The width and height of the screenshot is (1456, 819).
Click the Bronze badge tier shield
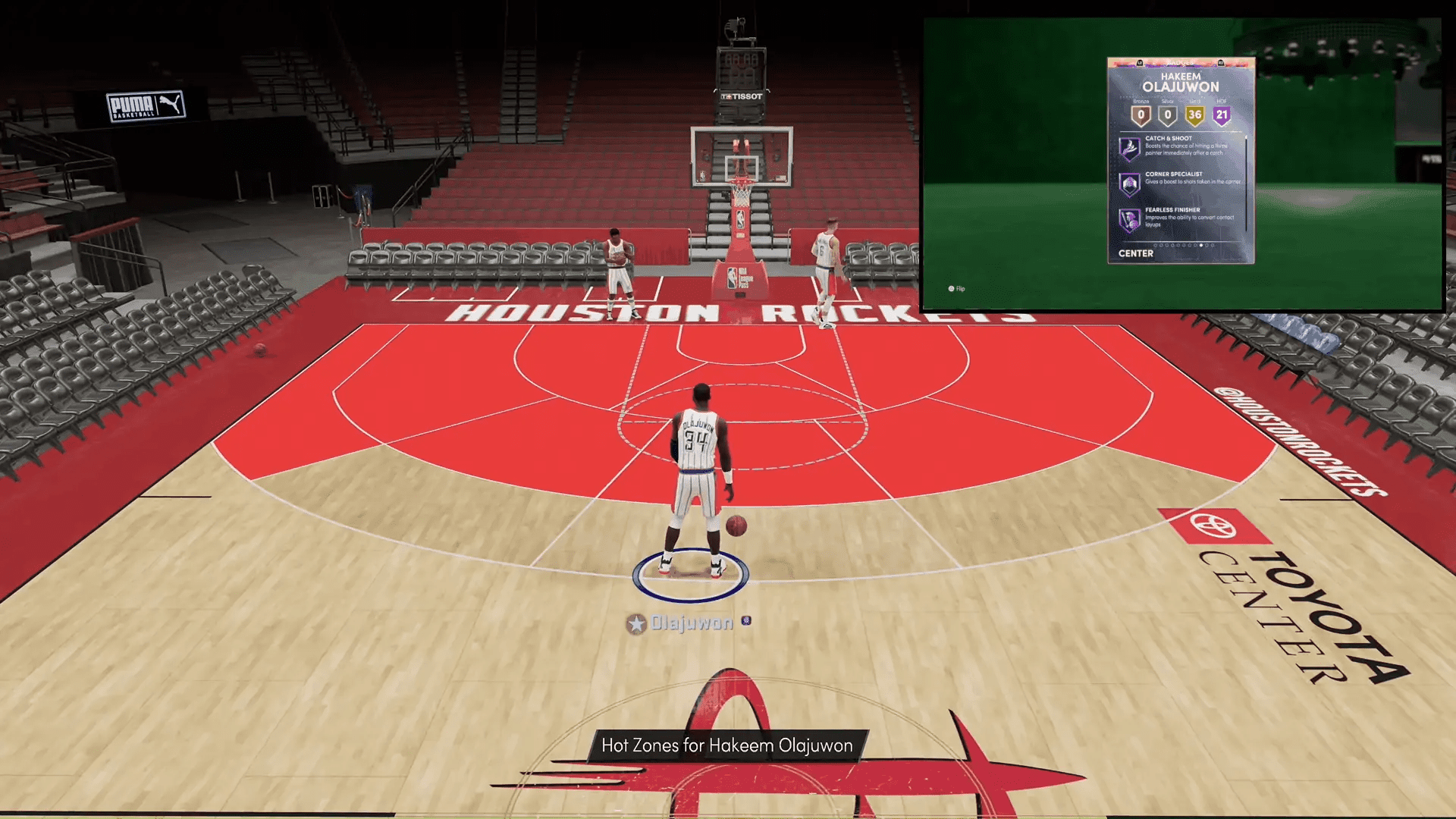pos(1141,115)
